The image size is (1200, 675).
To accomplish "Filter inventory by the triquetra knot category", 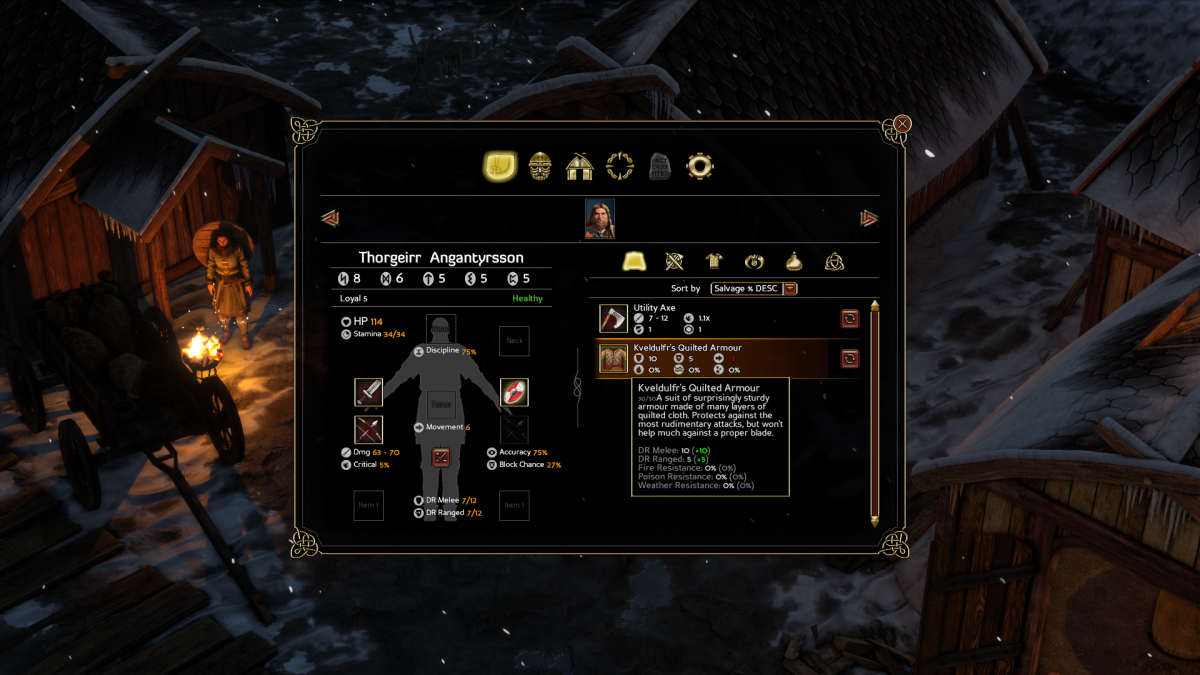I will click(834, 262).
